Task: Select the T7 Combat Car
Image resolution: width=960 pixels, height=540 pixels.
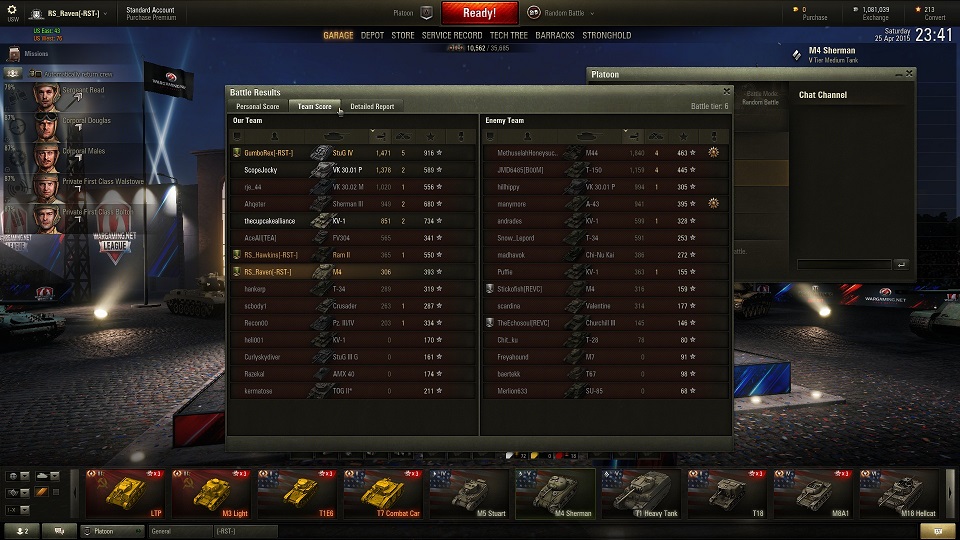Action: [x=383, y=495]
